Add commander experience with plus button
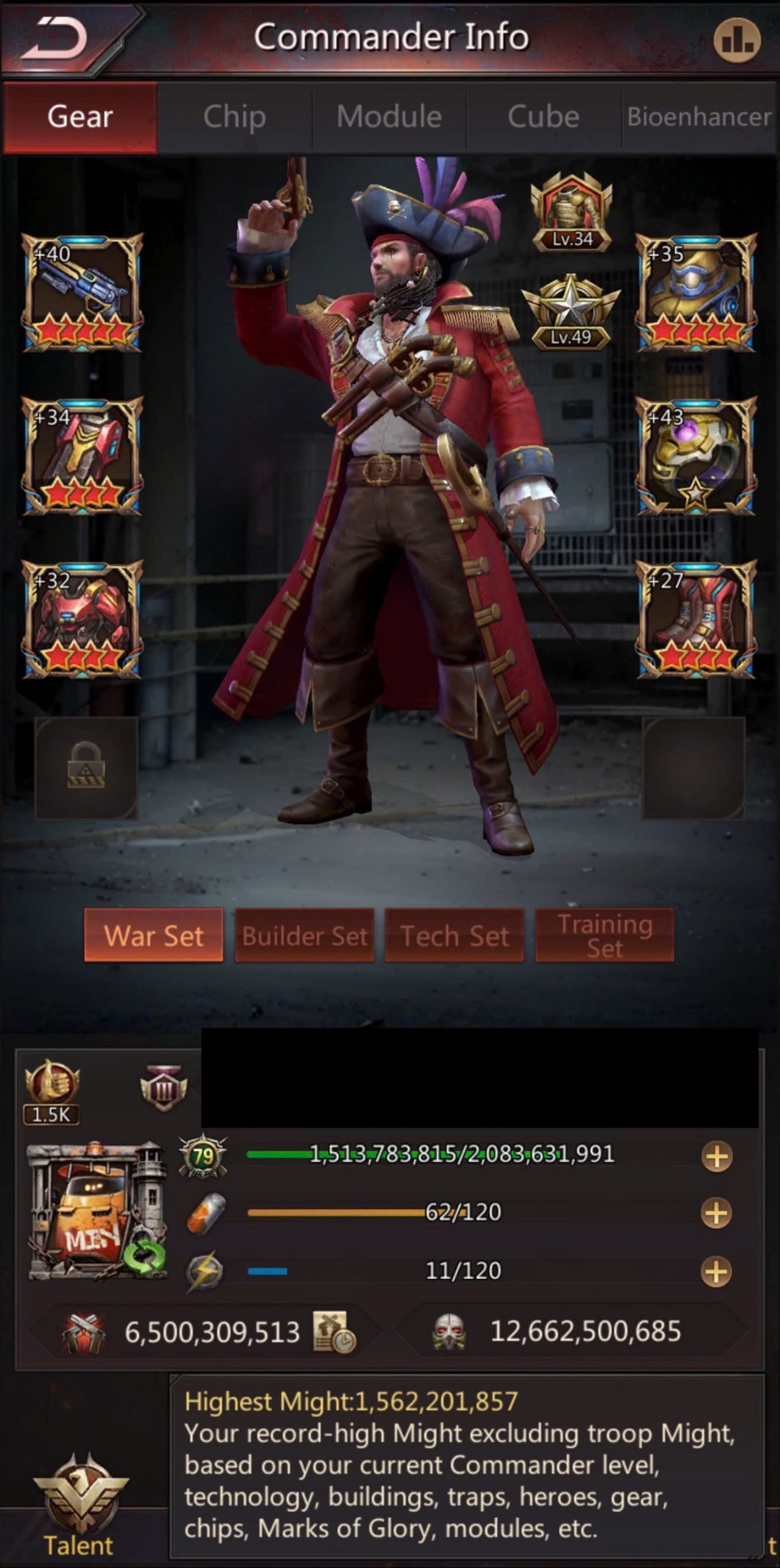 pyautogui.click(x=717, y=1157)
